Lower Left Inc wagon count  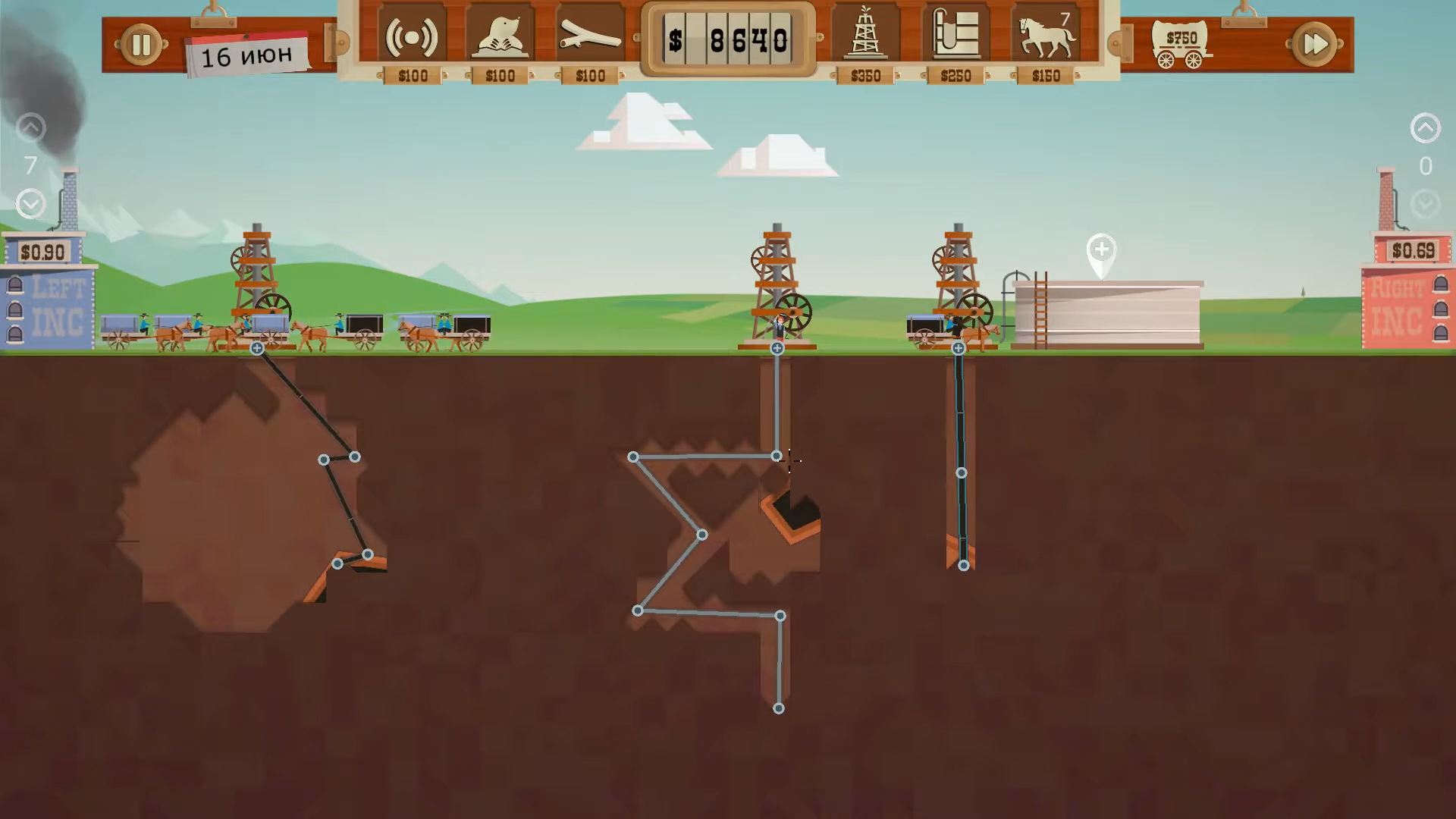click(x=30, y=203)
